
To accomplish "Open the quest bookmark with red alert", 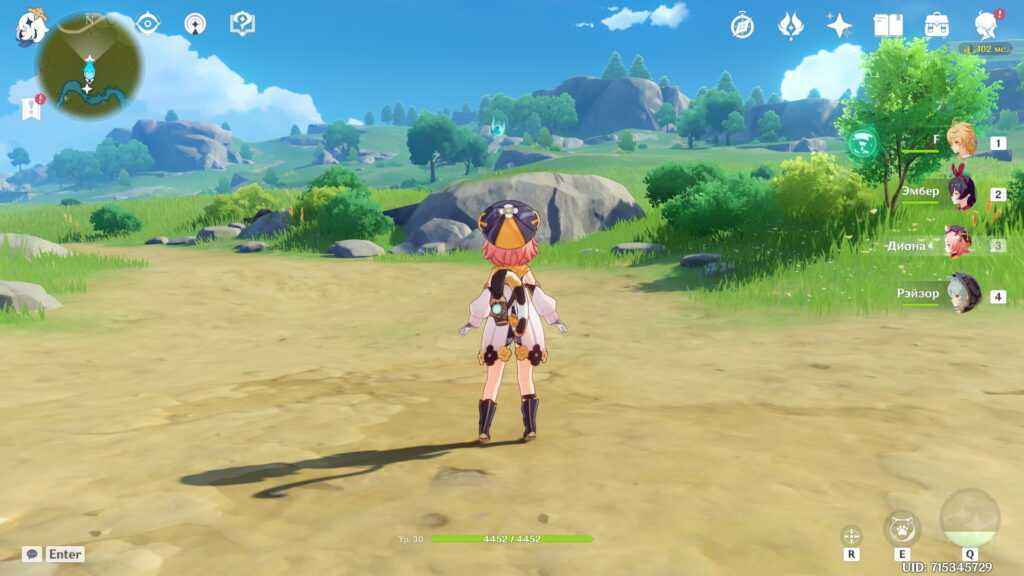I will point(31,108).
